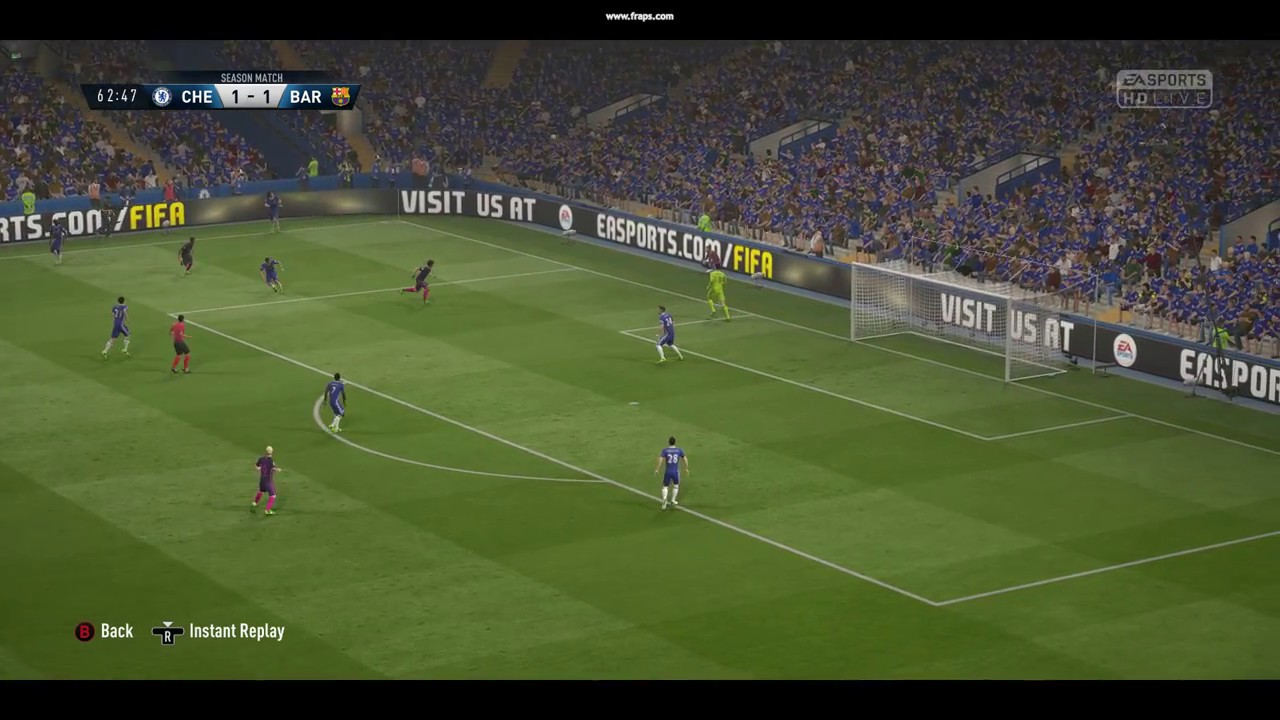The width and height of the screenshot is (1280, 720).
Task: Click Back to exit the replay screen
Action: (x=116, y=631)
